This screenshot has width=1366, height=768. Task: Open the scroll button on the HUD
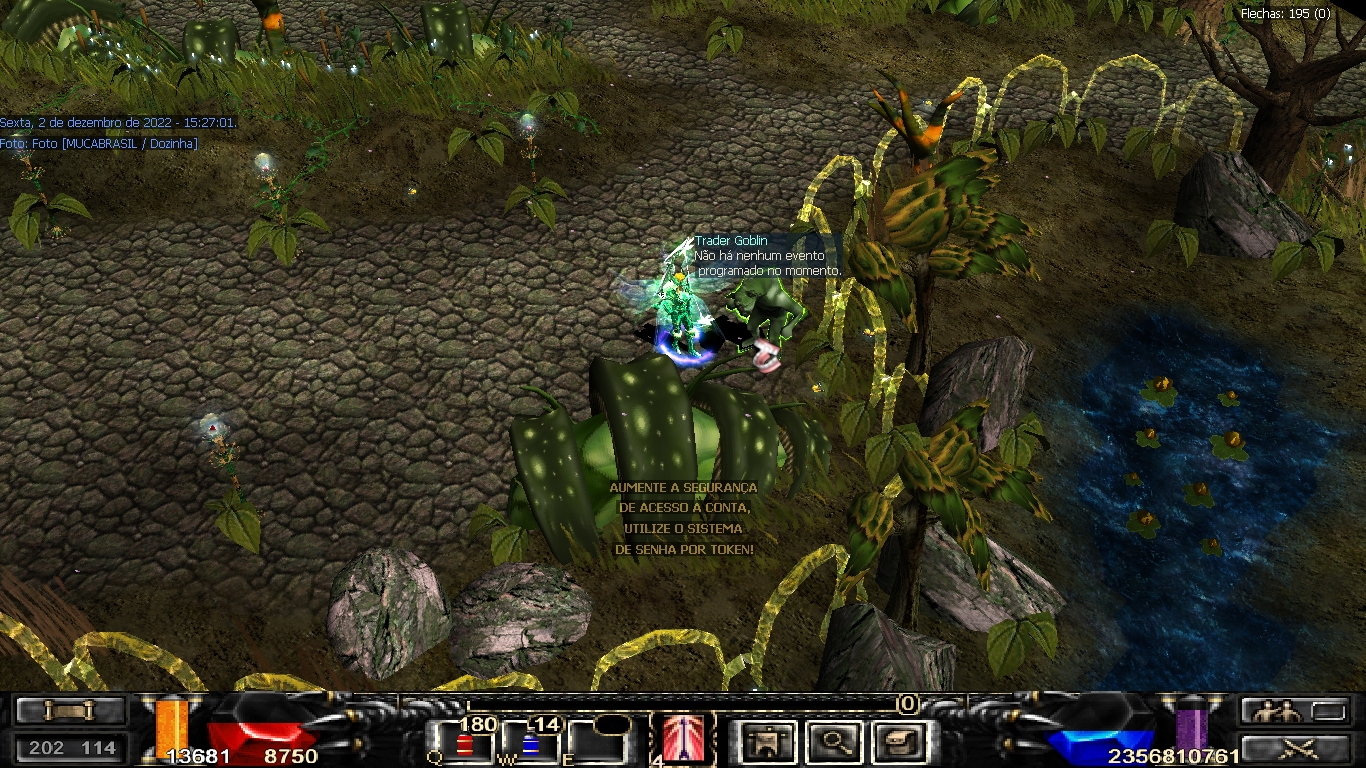(x=70, y=710)
